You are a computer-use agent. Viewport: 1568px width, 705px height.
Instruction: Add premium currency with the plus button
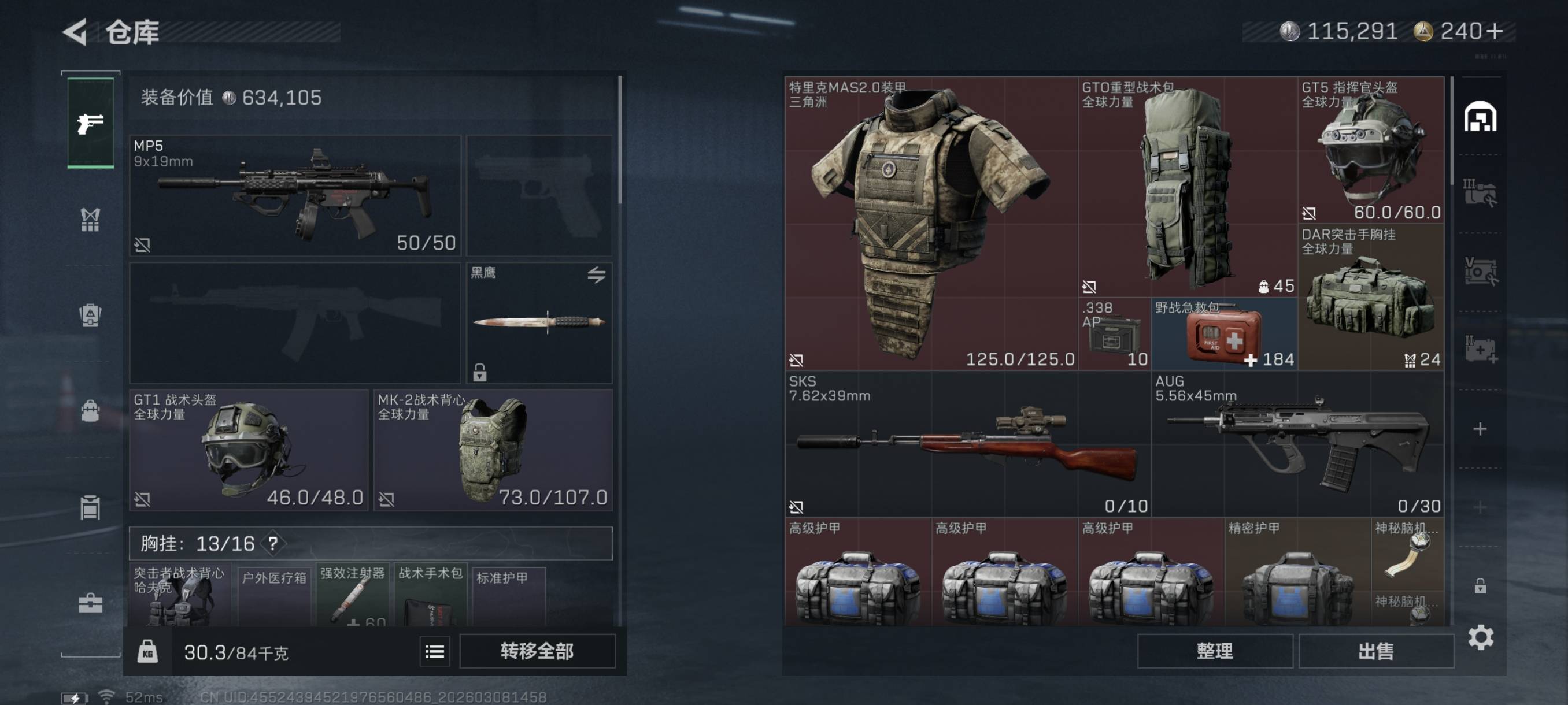[1495, 31]
